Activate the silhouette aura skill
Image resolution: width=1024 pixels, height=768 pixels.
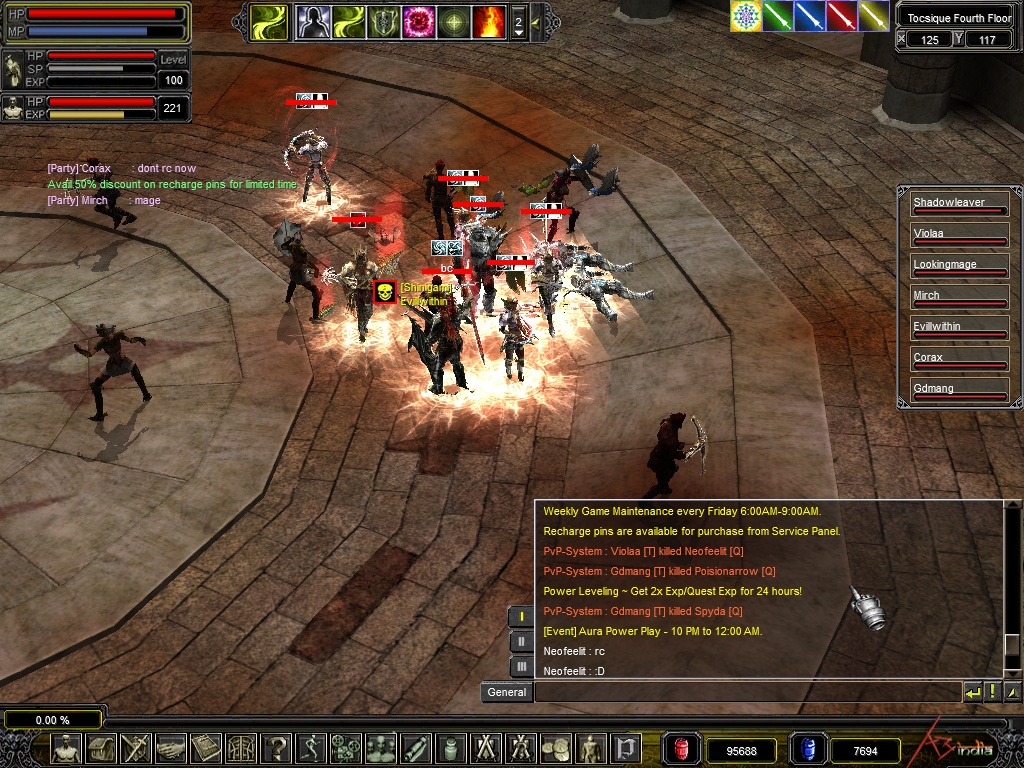pos(311,22)
